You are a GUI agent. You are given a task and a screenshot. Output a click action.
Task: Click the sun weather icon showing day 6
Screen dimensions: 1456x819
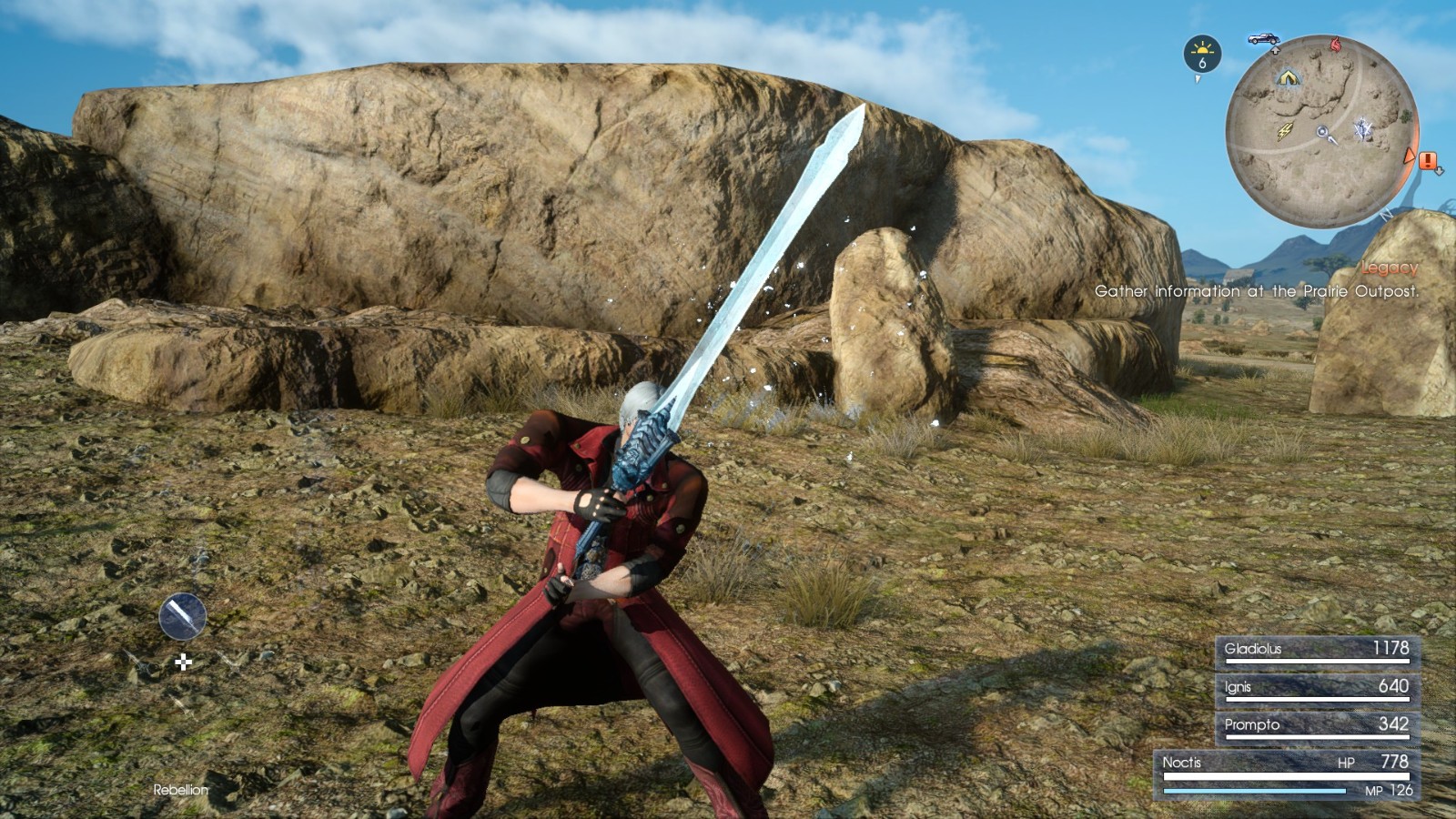click(x=1202, y=54)
